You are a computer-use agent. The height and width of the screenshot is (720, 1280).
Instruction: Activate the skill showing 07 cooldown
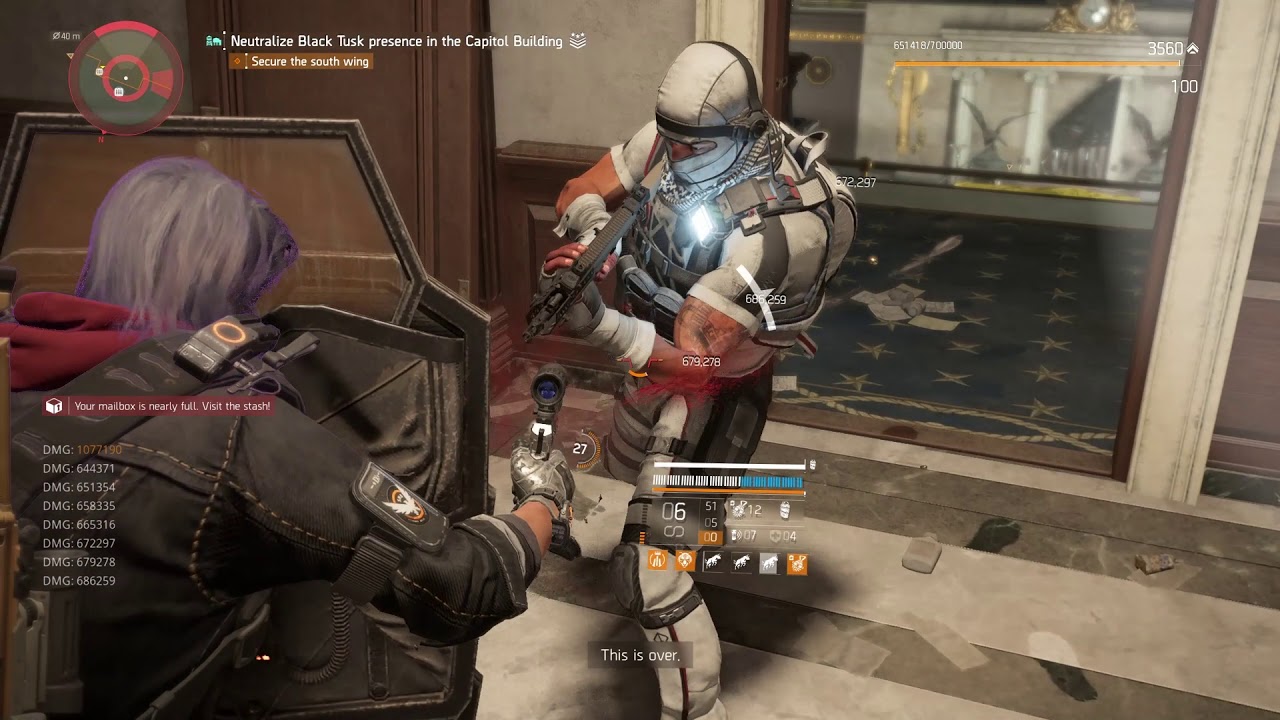736,537
